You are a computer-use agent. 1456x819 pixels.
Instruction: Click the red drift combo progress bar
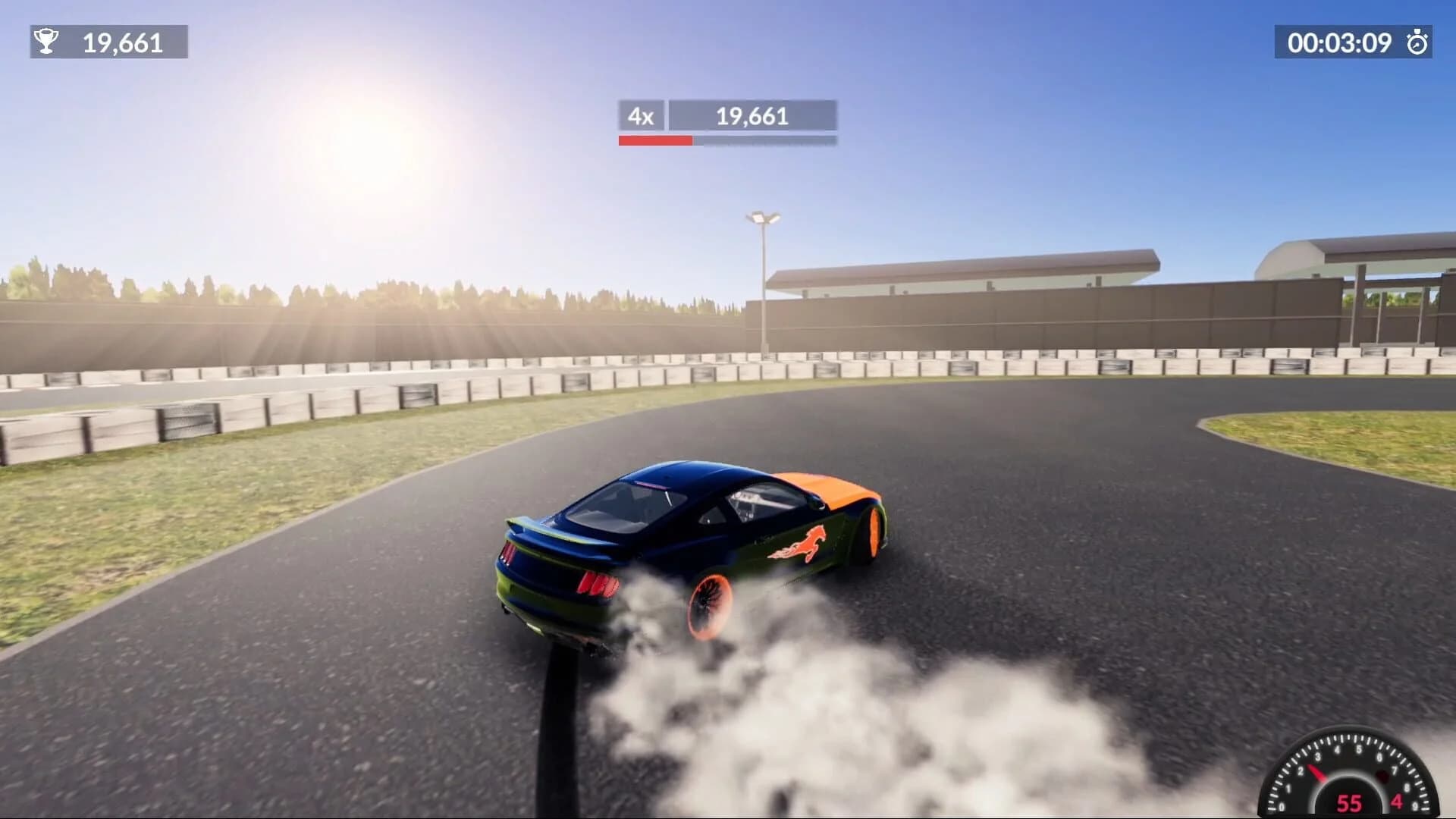(x=655, y=140)
